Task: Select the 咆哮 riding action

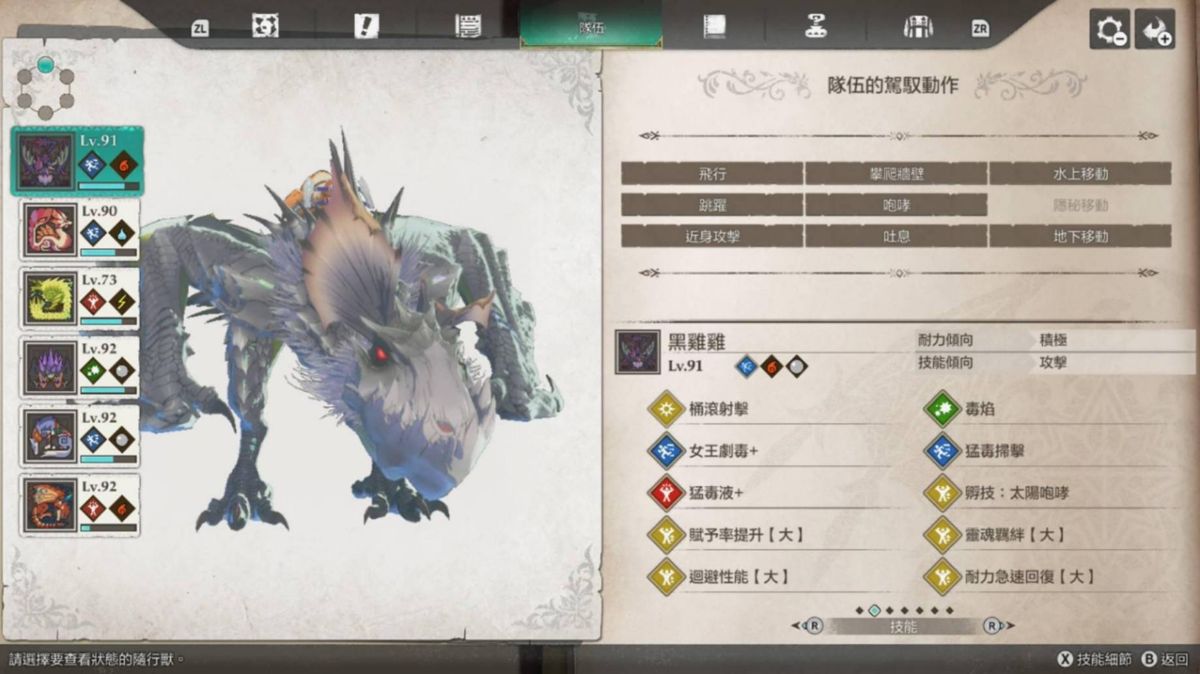Action: (x=896, y=205)
